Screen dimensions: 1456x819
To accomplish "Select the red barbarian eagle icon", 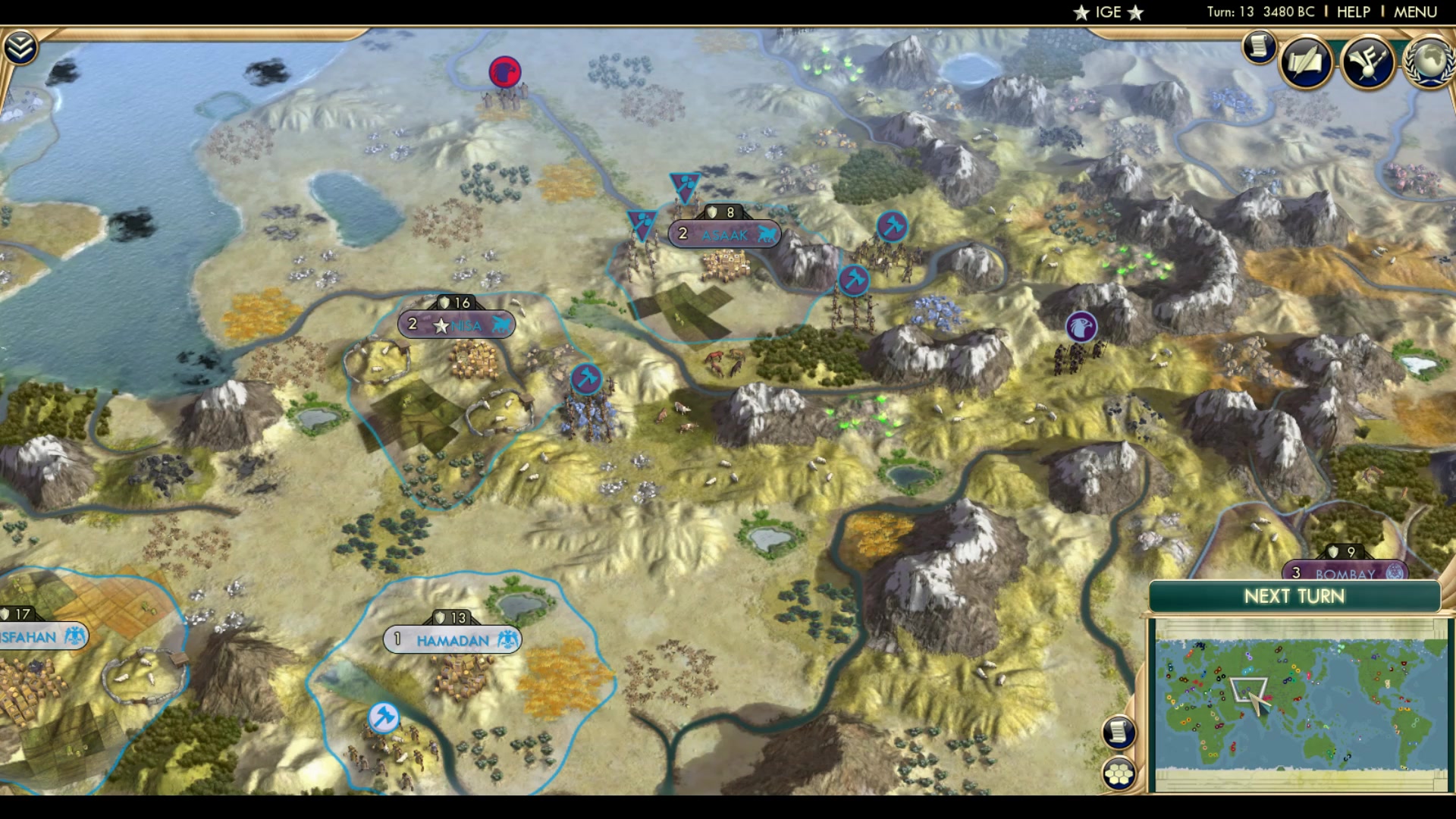I will (504, 71).
